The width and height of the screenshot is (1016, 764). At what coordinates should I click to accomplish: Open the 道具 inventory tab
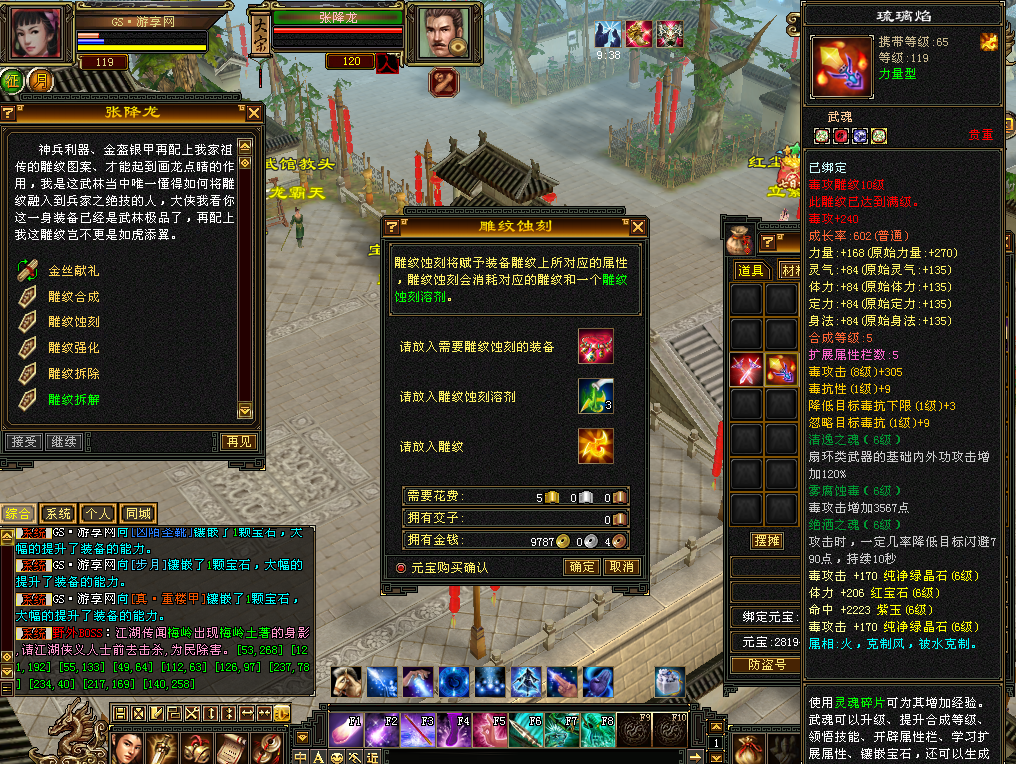[751, 270]
